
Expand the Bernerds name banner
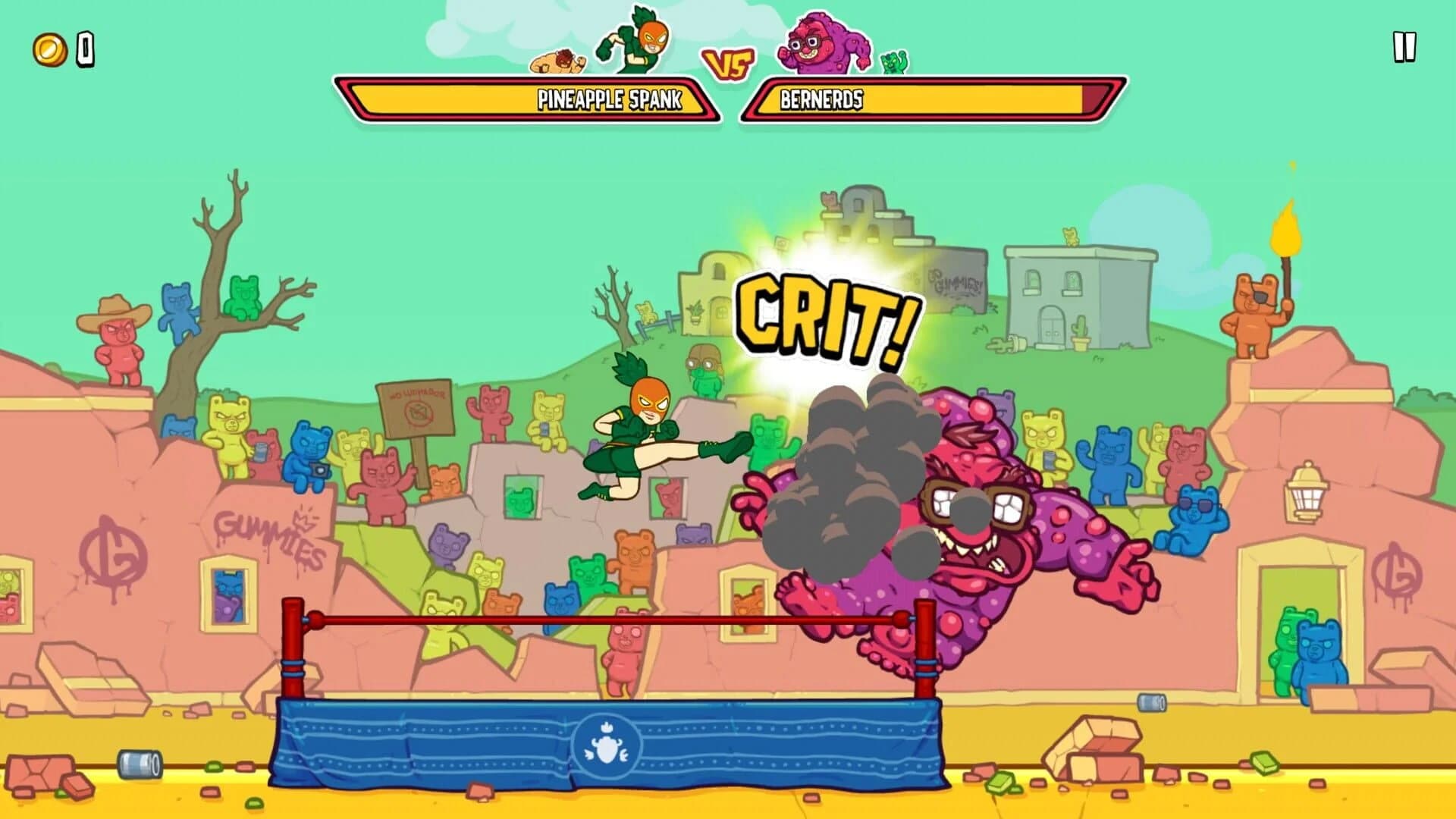click(x=933, y=97)
